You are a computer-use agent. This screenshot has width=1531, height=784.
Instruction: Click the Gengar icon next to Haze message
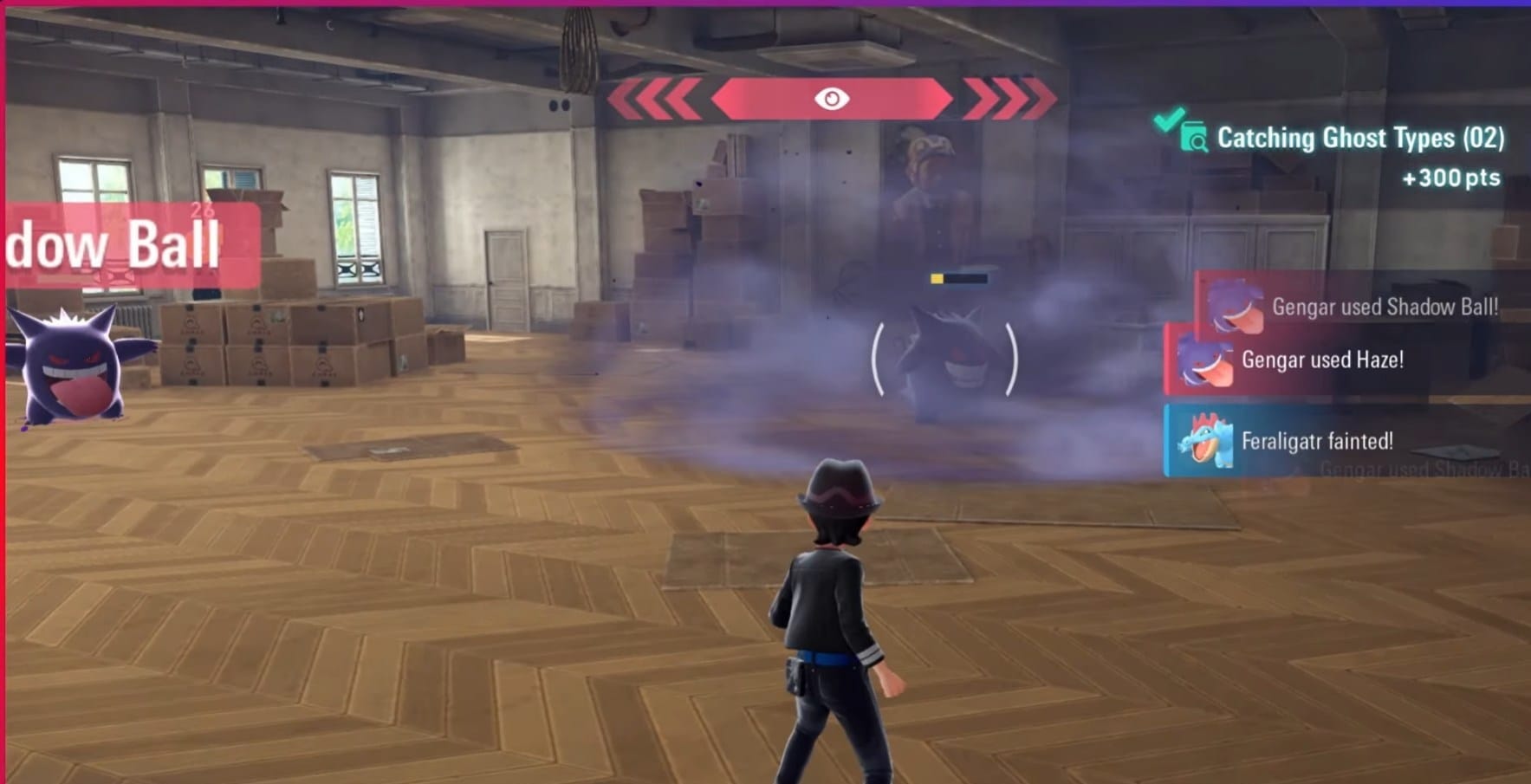pos(1207,360)
